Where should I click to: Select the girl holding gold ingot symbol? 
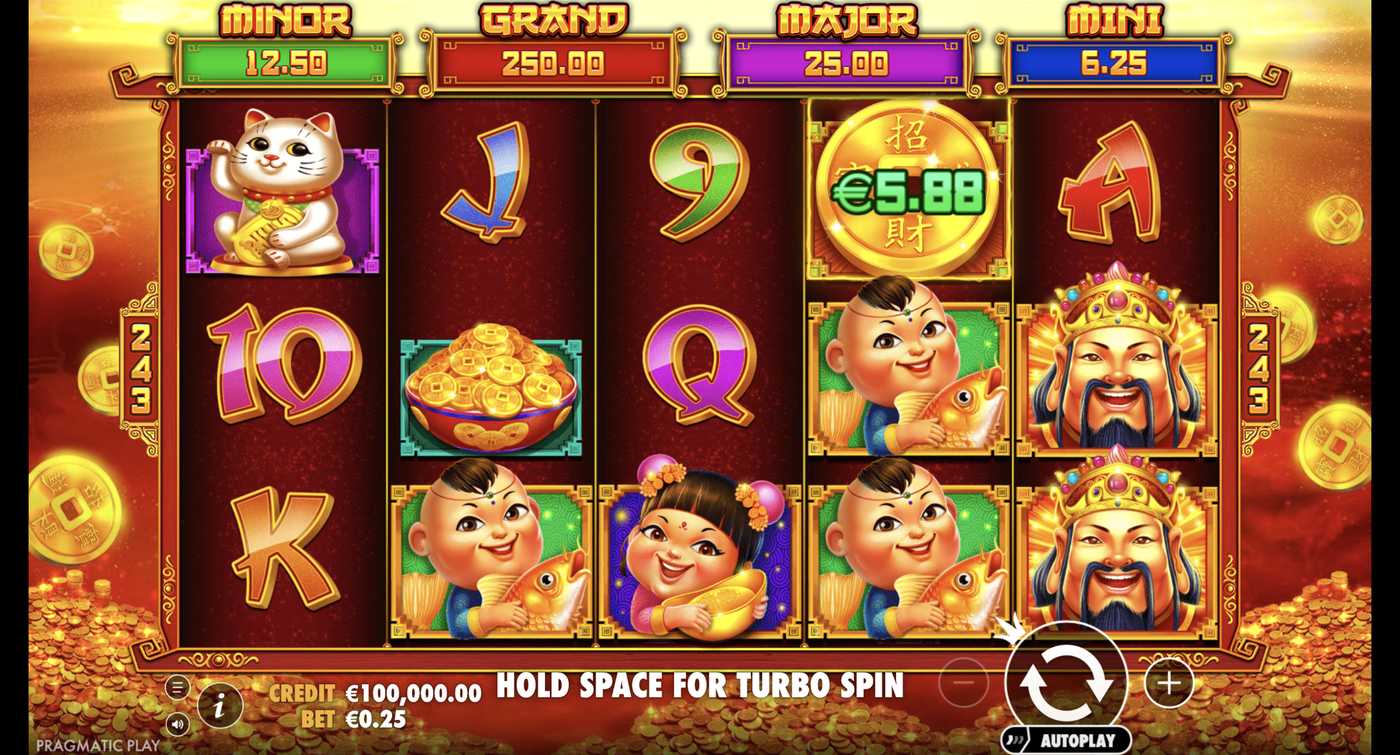698,555
